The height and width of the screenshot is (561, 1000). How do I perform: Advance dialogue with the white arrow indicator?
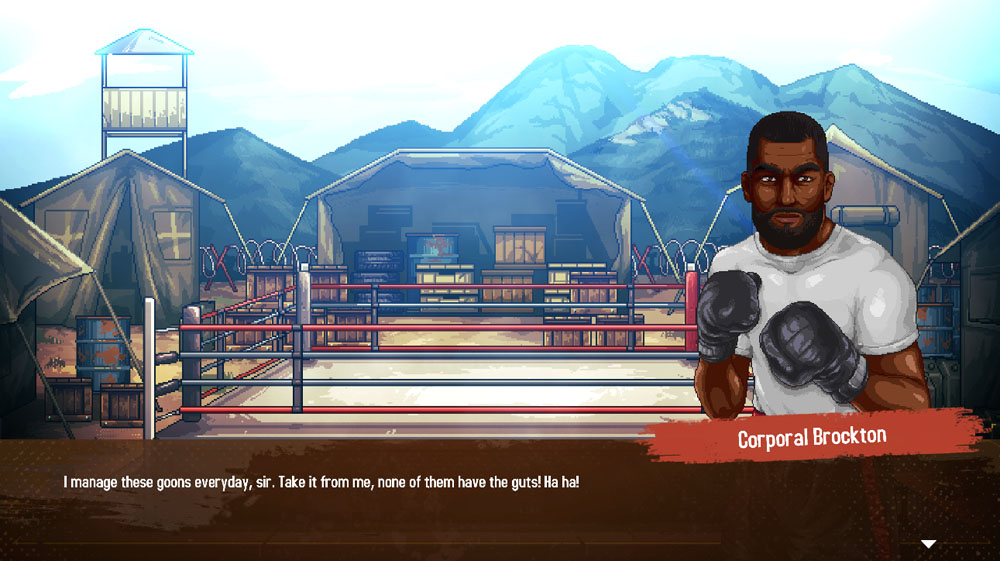click(x=928, y=544)
